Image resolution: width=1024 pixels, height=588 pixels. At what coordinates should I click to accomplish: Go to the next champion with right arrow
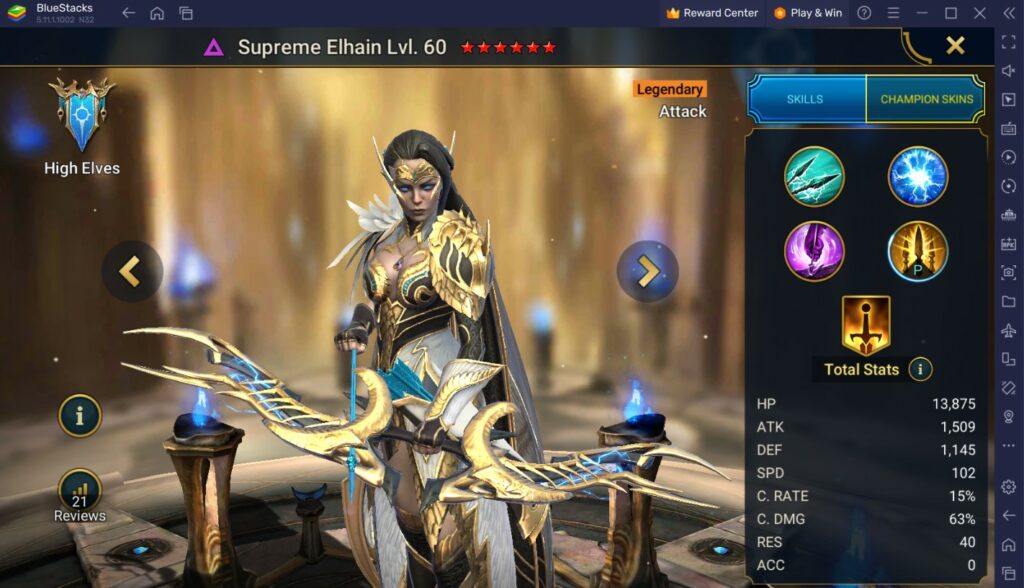[x=648, y=271]
